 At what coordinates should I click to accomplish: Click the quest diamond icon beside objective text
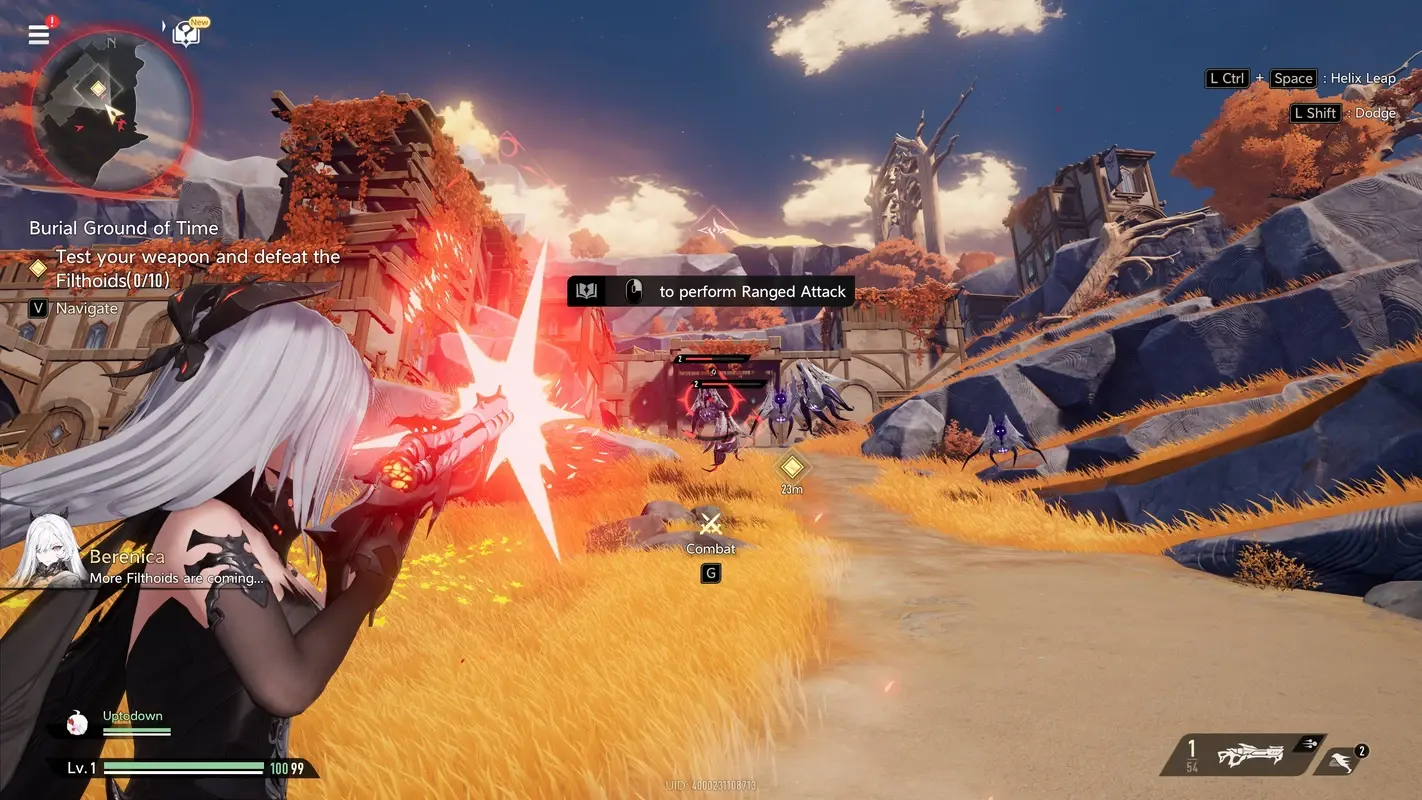pyautogui.click(x=38, y=267)
